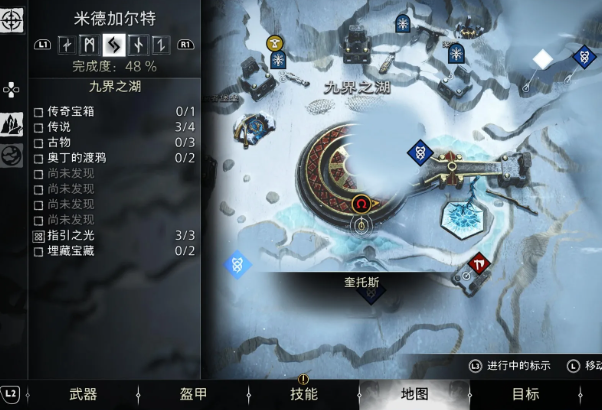
Task: Open the 目标 tab
Action: pos(525,394)
